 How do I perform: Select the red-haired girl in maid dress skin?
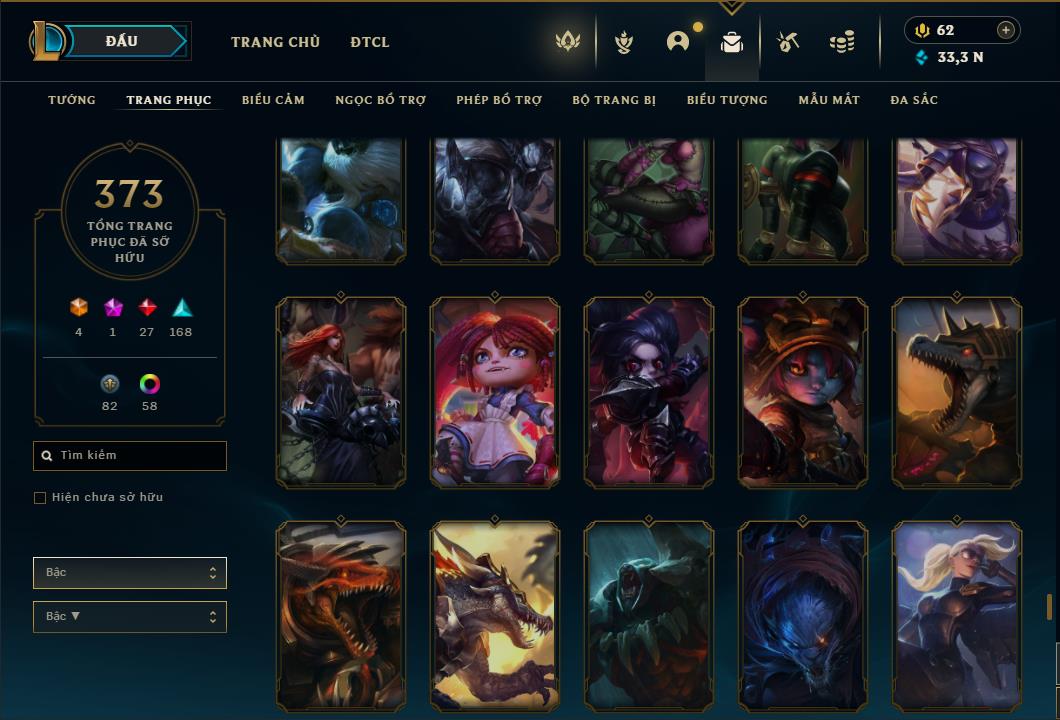point(495,393)
